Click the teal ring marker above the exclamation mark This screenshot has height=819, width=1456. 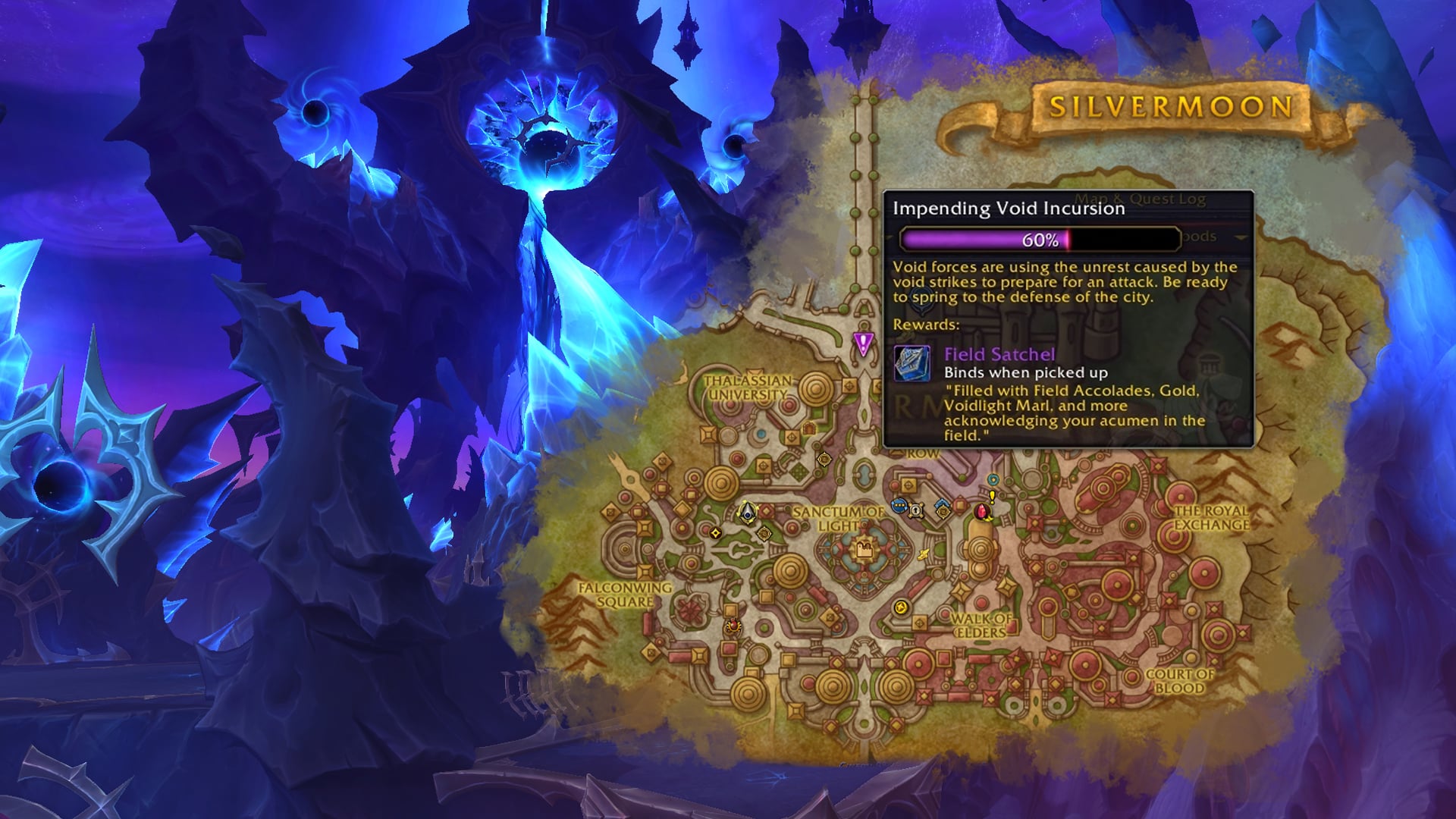pyautogui.click(x=993, y=479)
